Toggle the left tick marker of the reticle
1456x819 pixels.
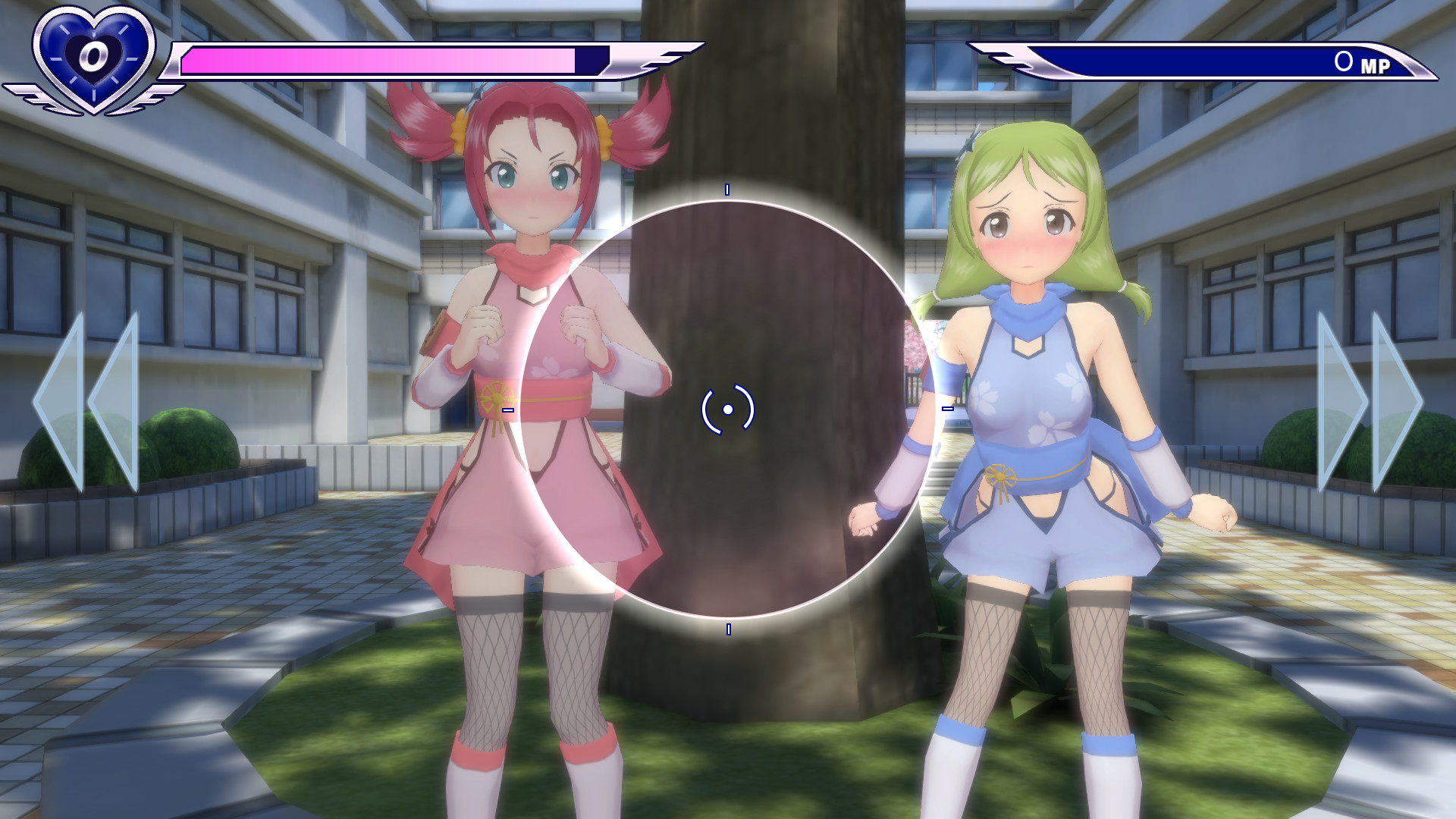coord(507,409)
